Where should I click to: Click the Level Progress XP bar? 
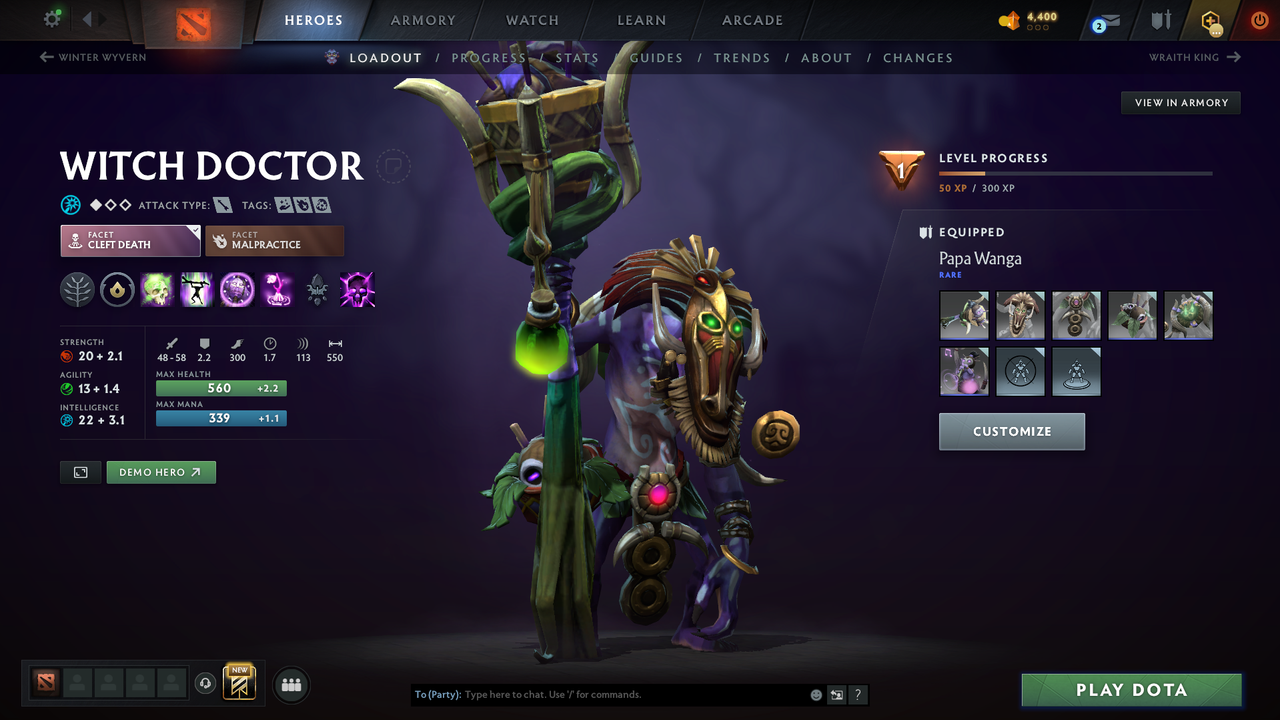coord(1075,172)
